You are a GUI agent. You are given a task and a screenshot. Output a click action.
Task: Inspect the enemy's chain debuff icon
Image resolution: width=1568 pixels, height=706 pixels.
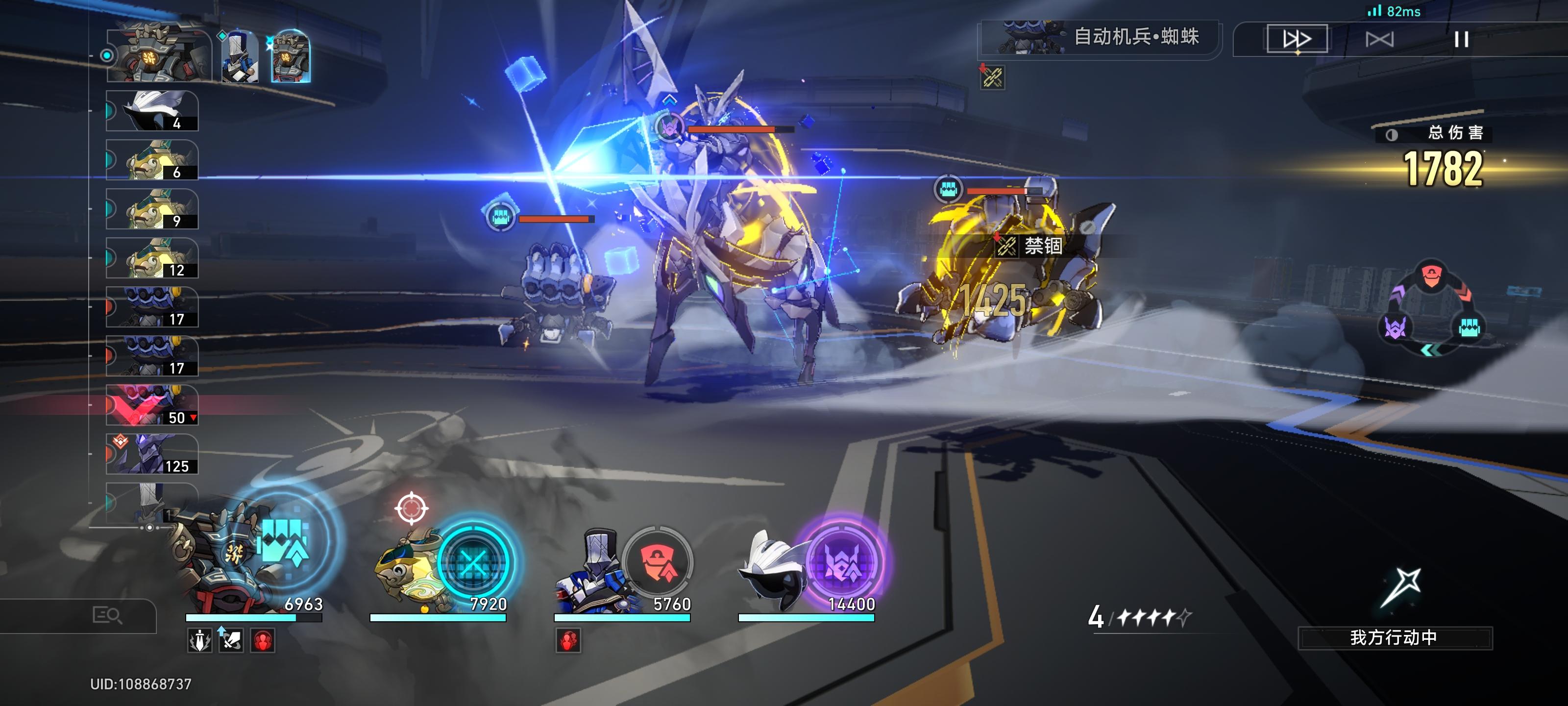click(992, 77)
